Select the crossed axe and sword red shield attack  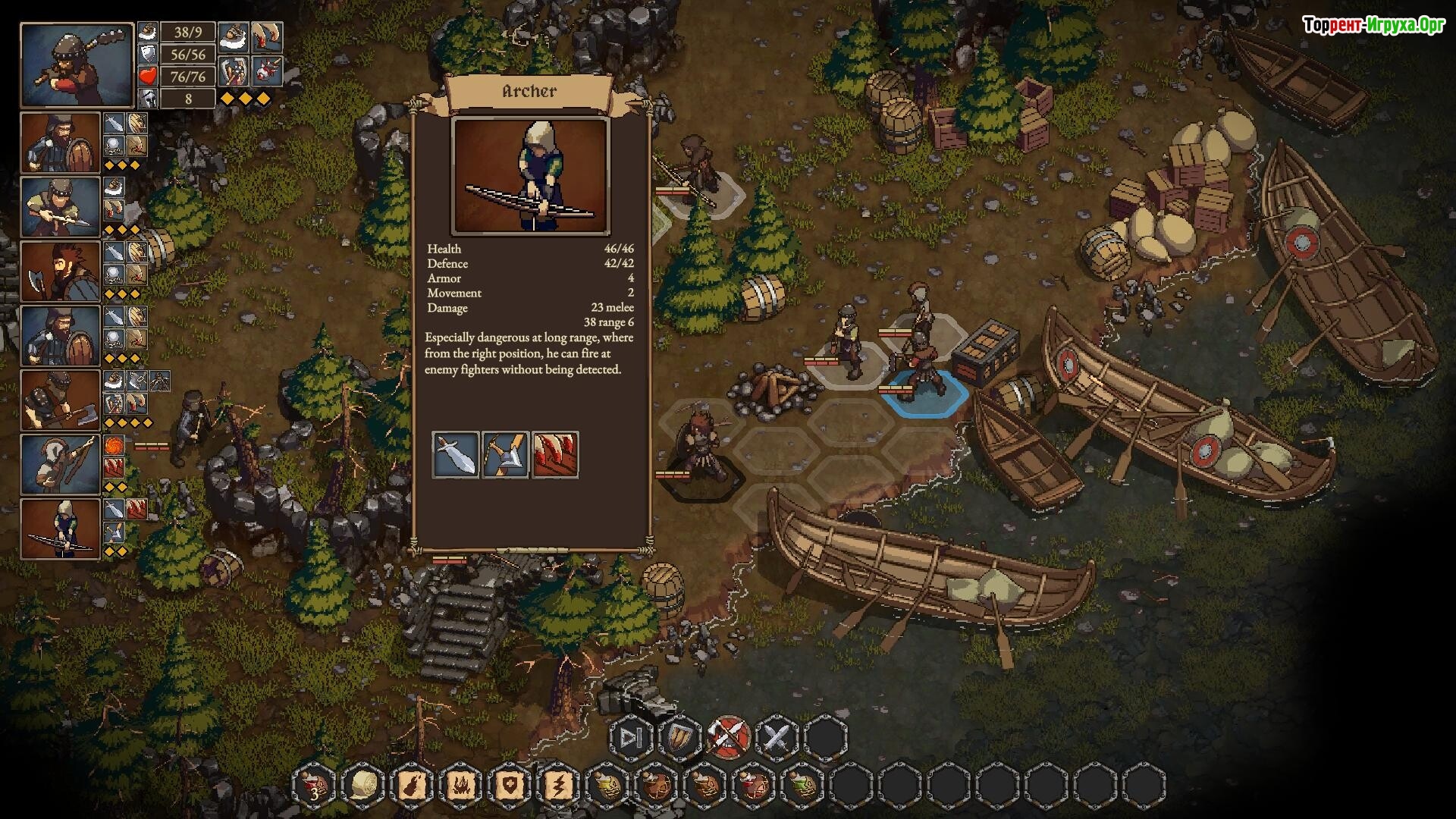729,737
